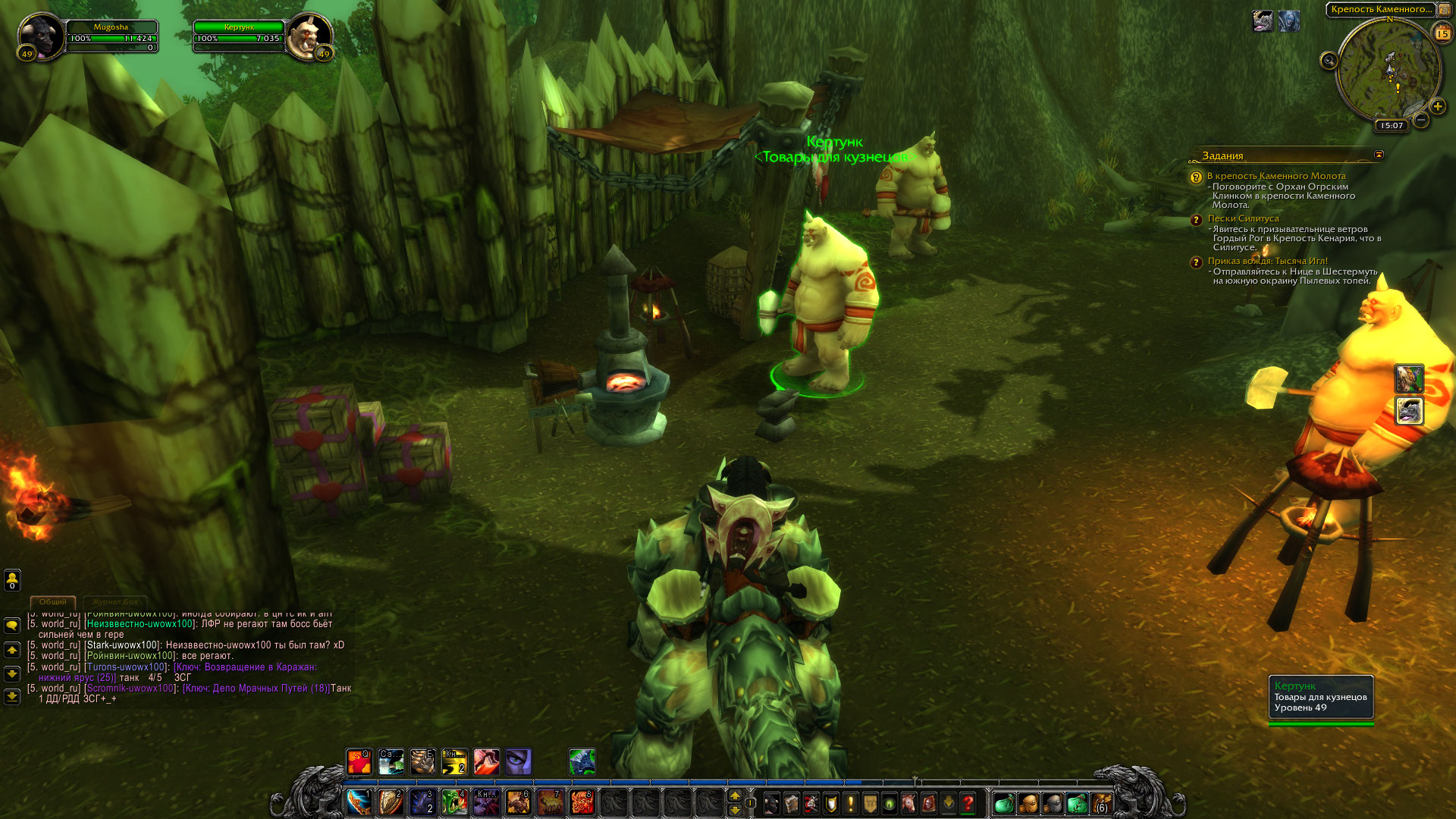The width and height of the screenshot is (1456, 819).
Task: Switch to the 'Журнал боя' chat tab
Action: (x=115, y=602)
